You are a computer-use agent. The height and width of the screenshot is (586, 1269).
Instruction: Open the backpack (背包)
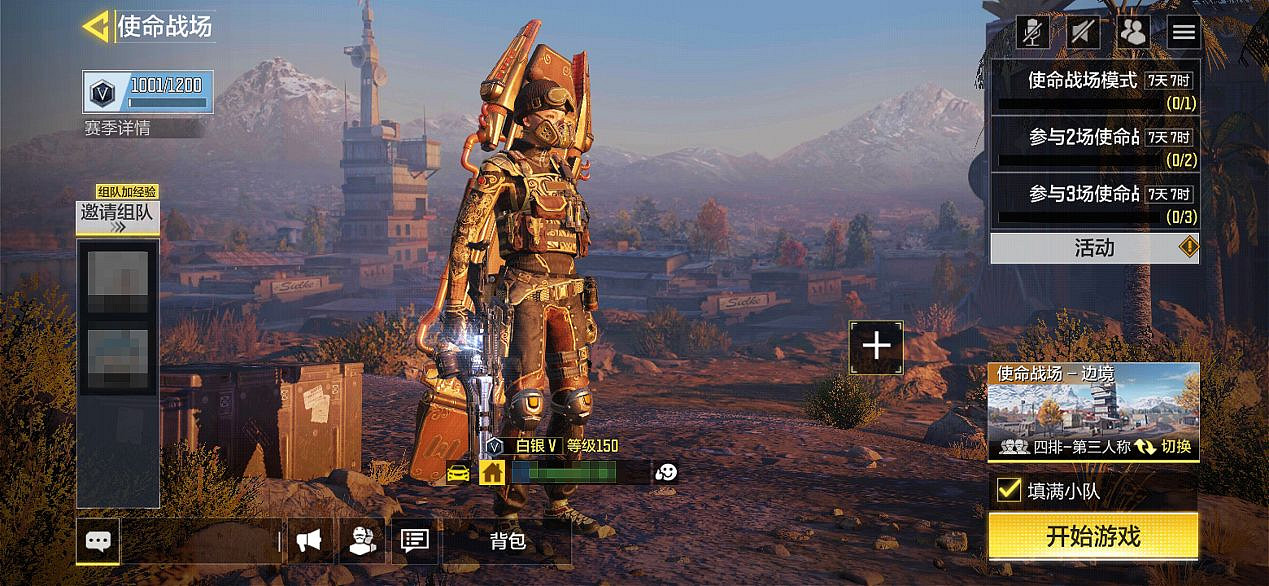[507, 541]
